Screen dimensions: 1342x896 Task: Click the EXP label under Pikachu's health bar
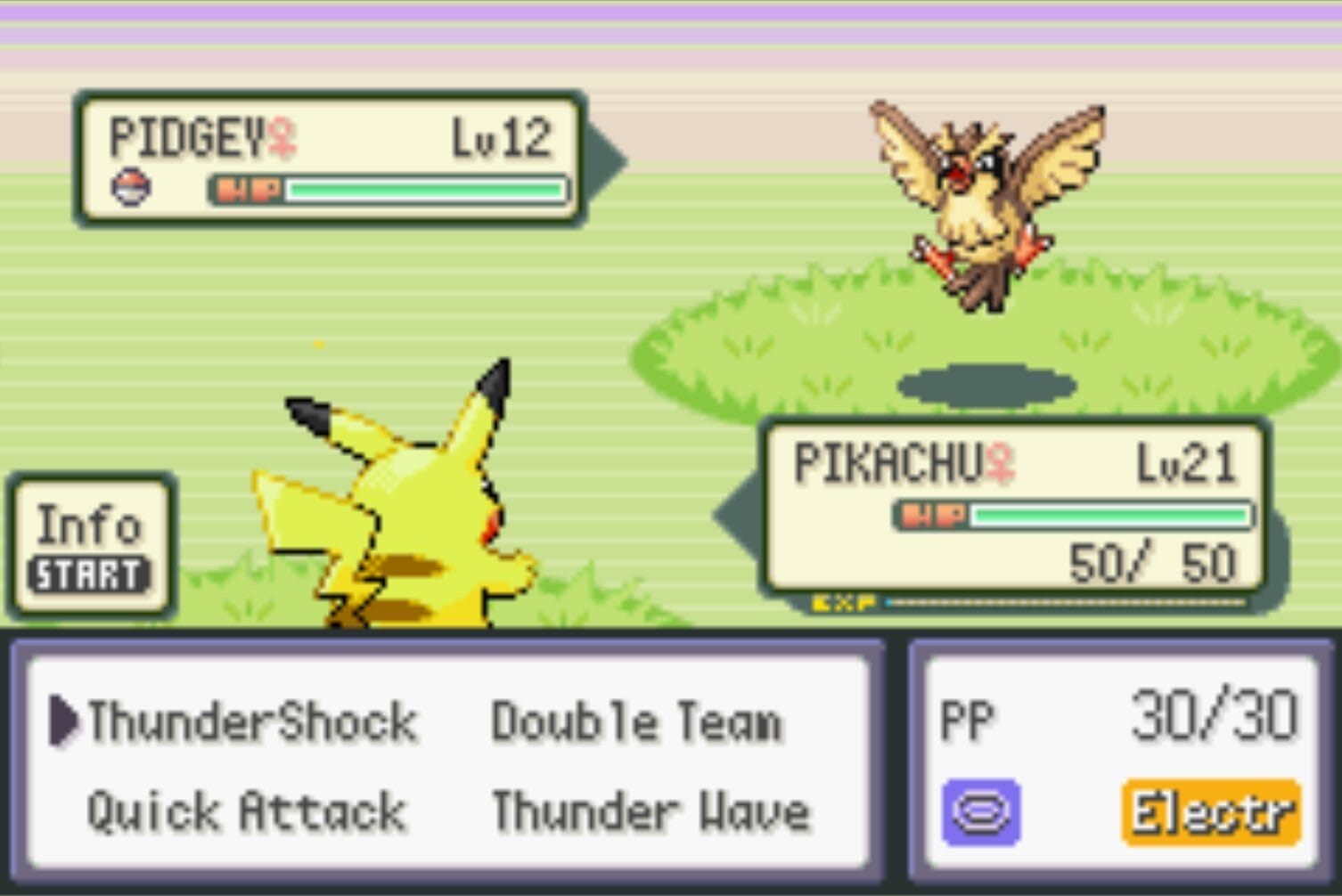(x=841, y=603)
